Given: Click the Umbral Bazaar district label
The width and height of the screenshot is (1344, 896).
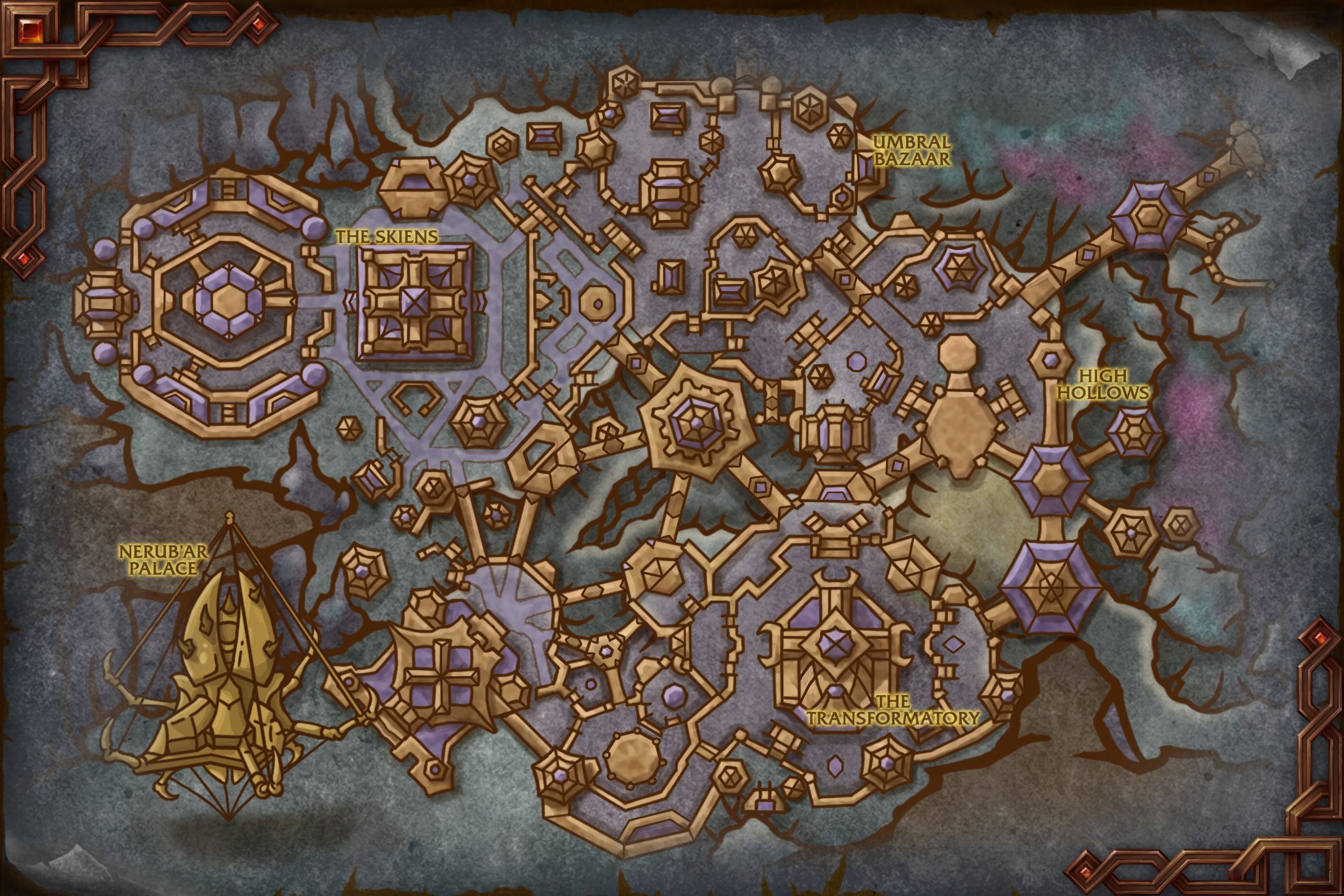Looking at the screenshot, I should click(x=911, y=150).
